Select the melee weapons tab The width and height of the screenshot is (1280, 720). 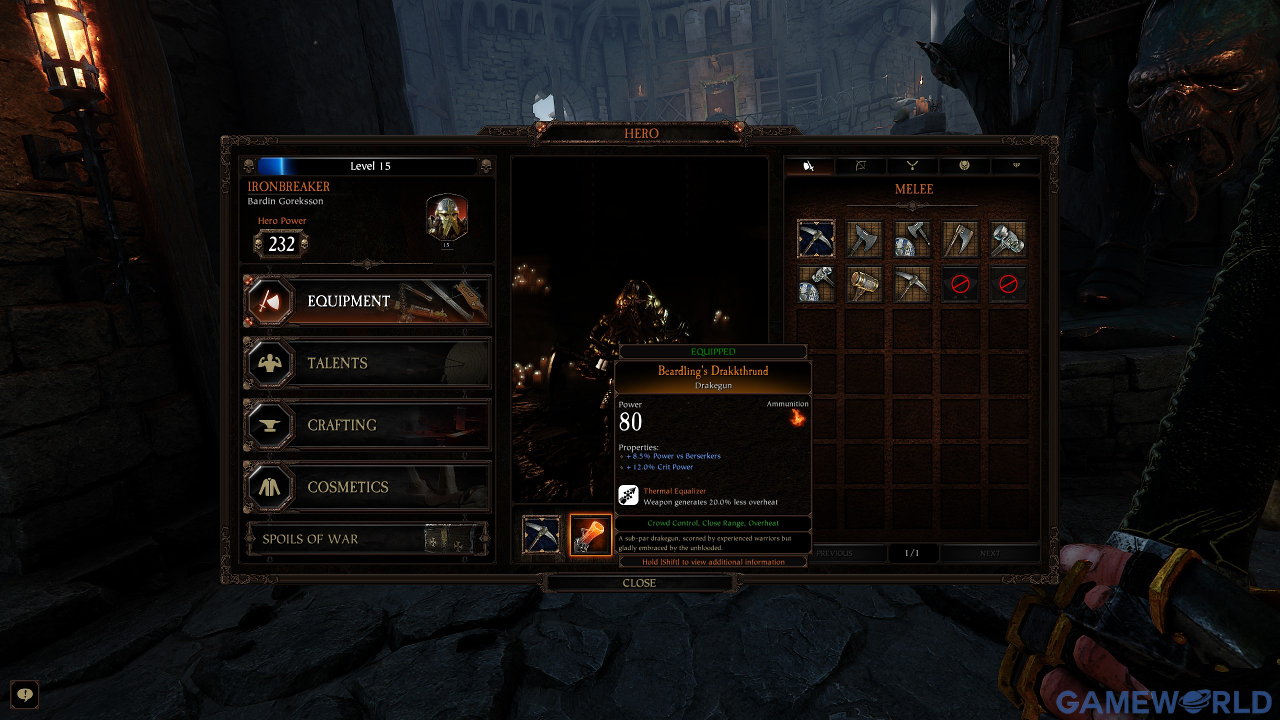pos(809,166)
